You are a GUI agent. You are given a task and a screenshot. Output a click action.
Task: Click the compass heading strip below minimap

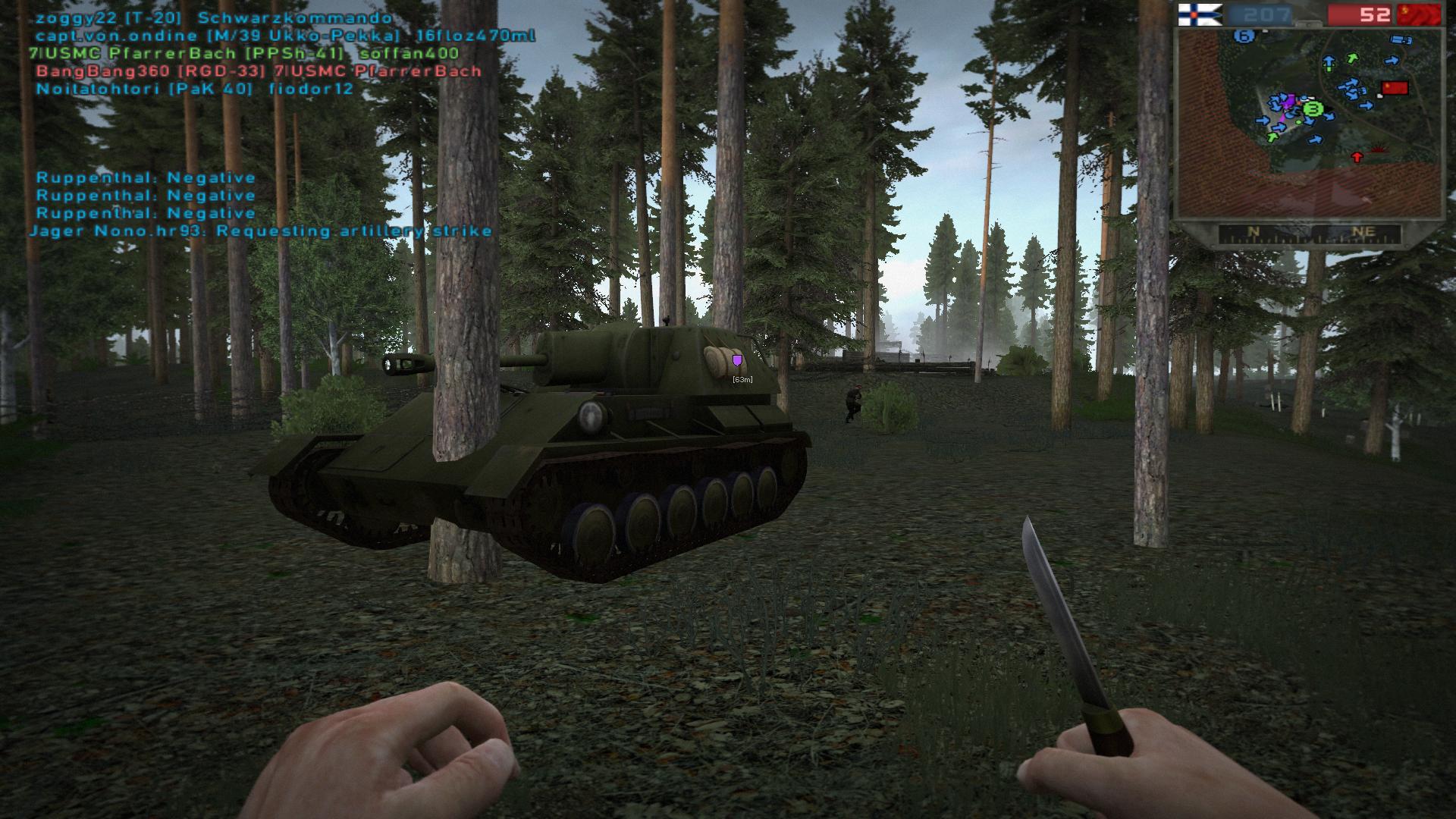tap(1309, 234)
